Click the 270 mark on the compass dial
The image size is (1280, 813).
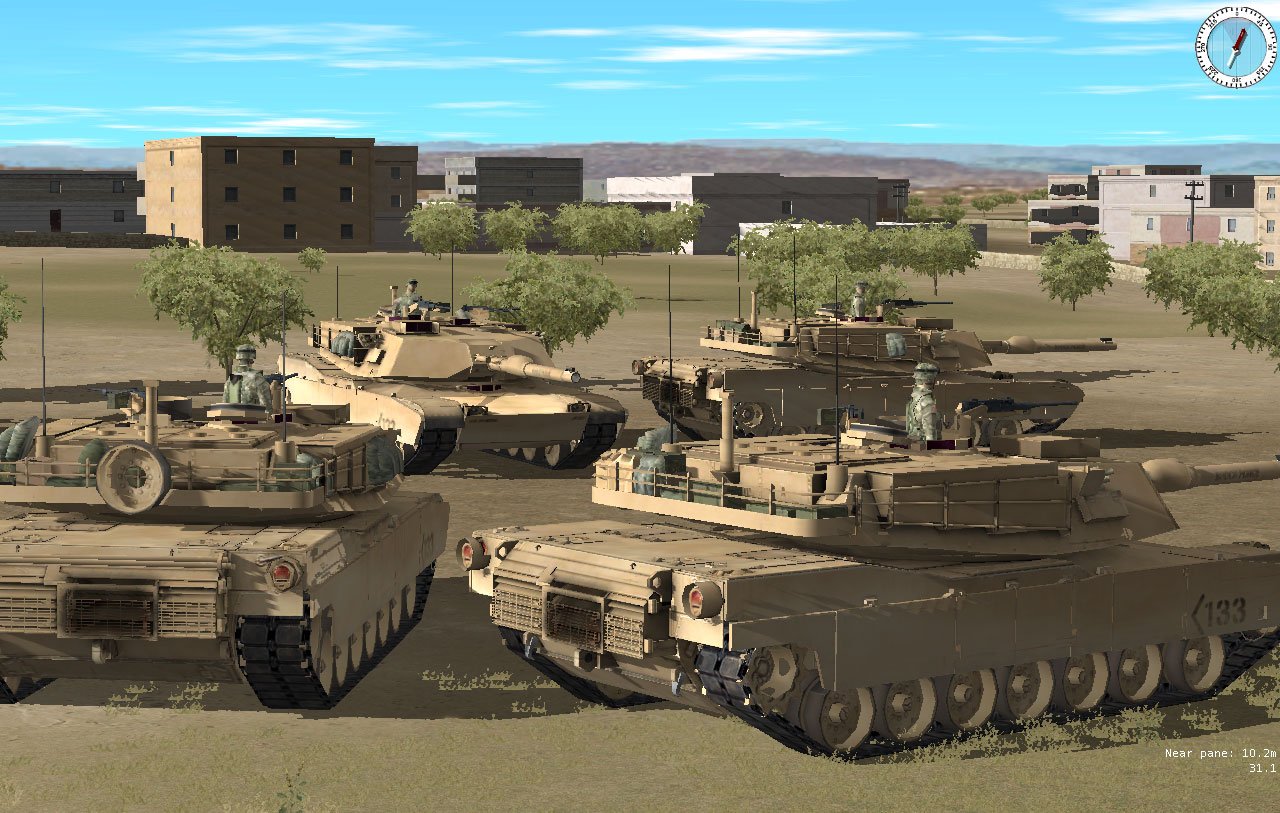1204,48
